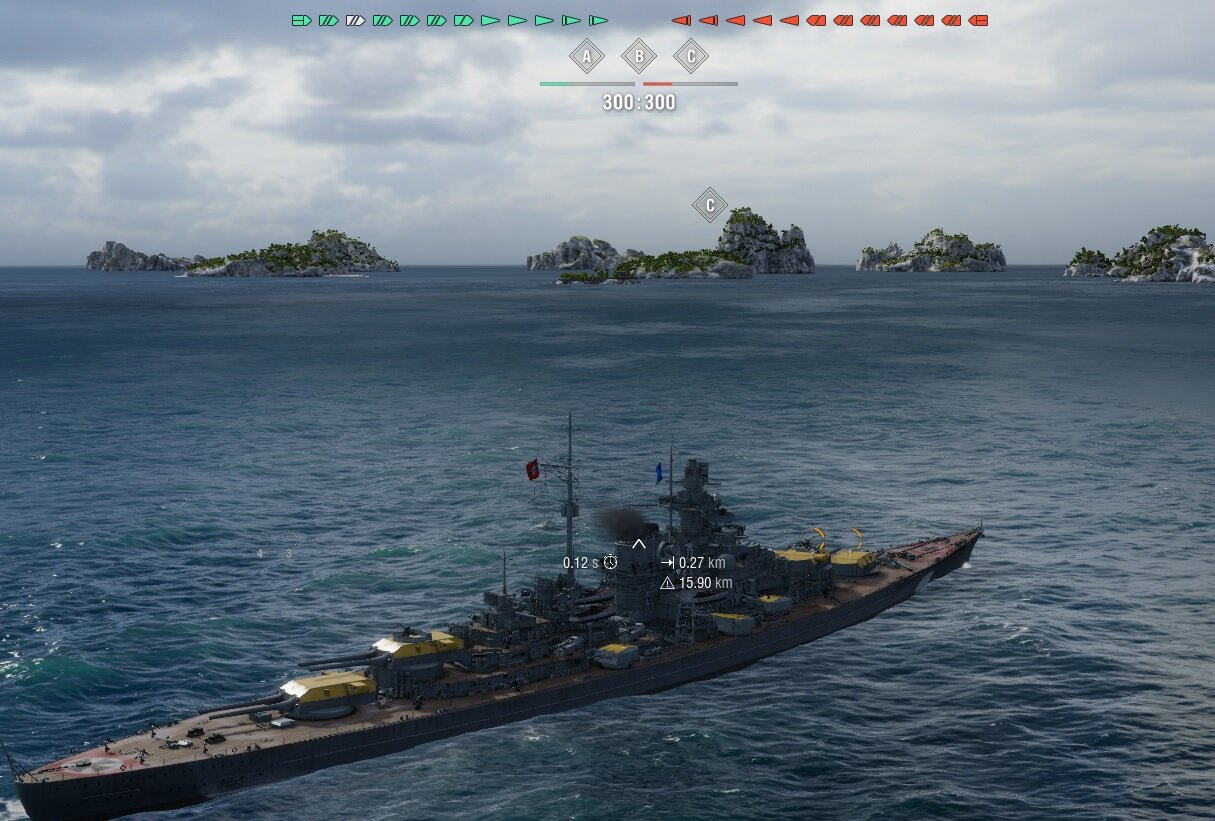Click capture point C in the top score panel

[x=691, y=57]
